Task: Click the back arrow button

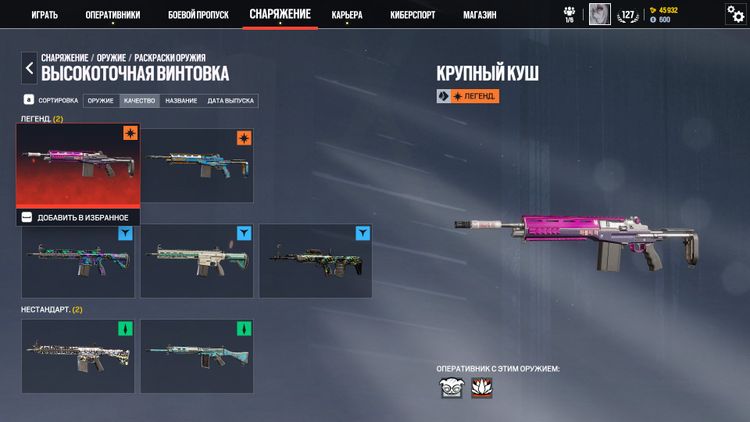Action: (x=28, y=68)
